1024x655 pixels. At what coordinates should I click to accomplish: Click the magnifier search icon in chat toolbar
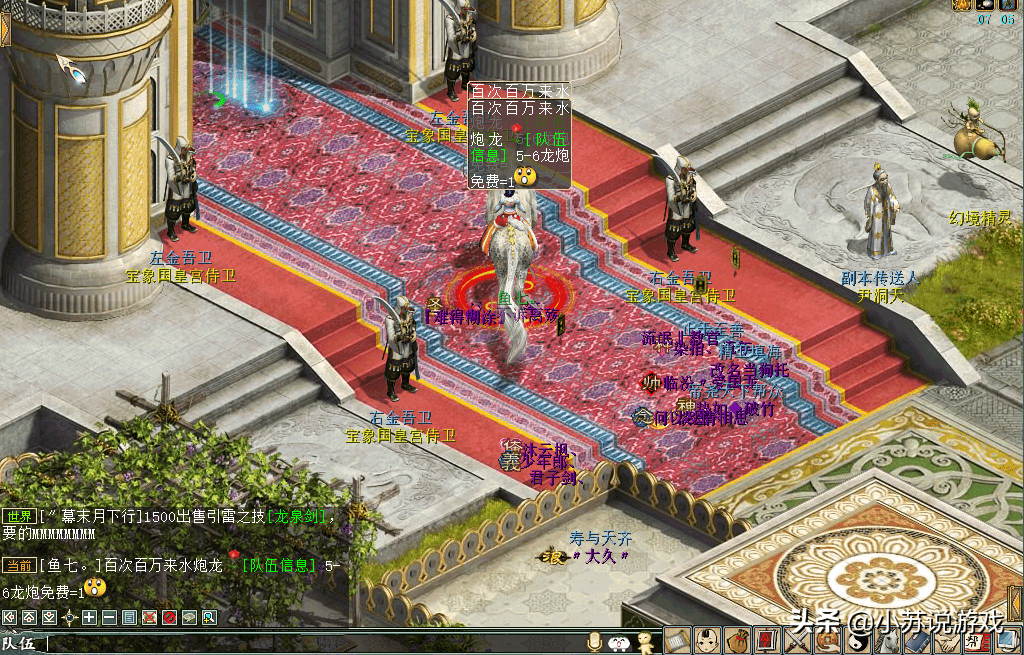click(x=209, y=617)
